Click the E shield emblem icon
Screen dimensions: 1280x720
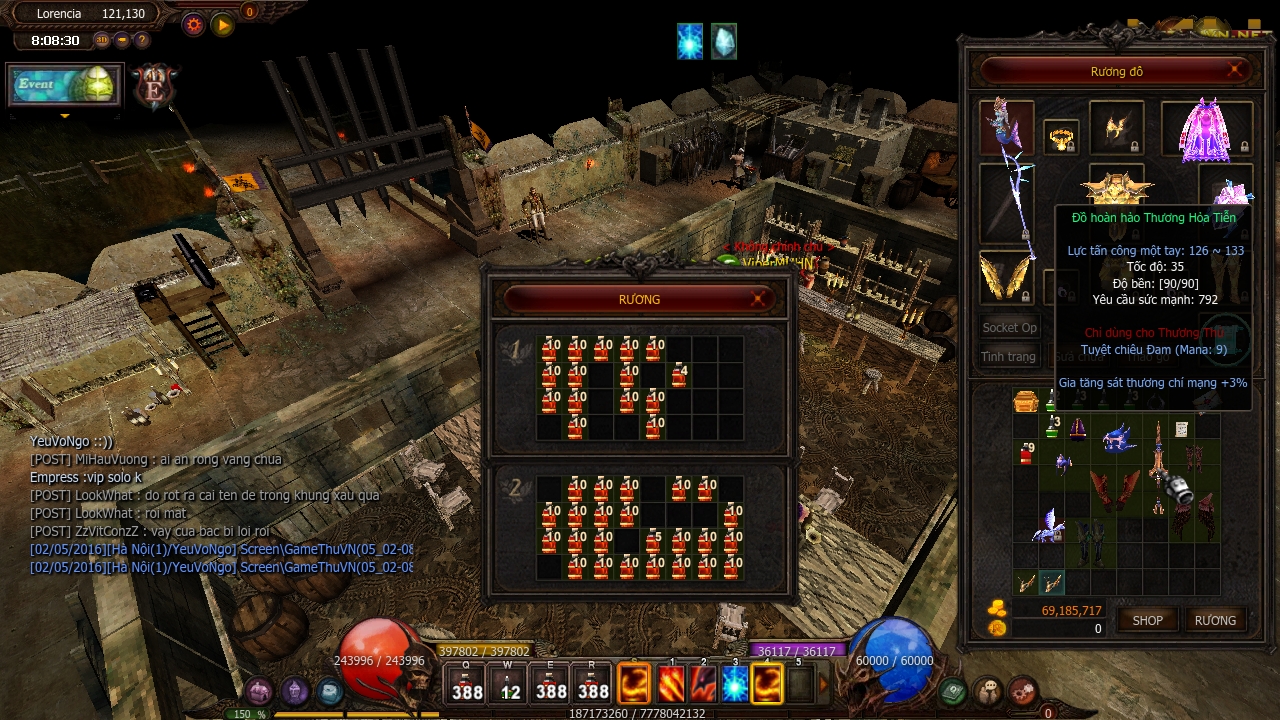[155, 87]
